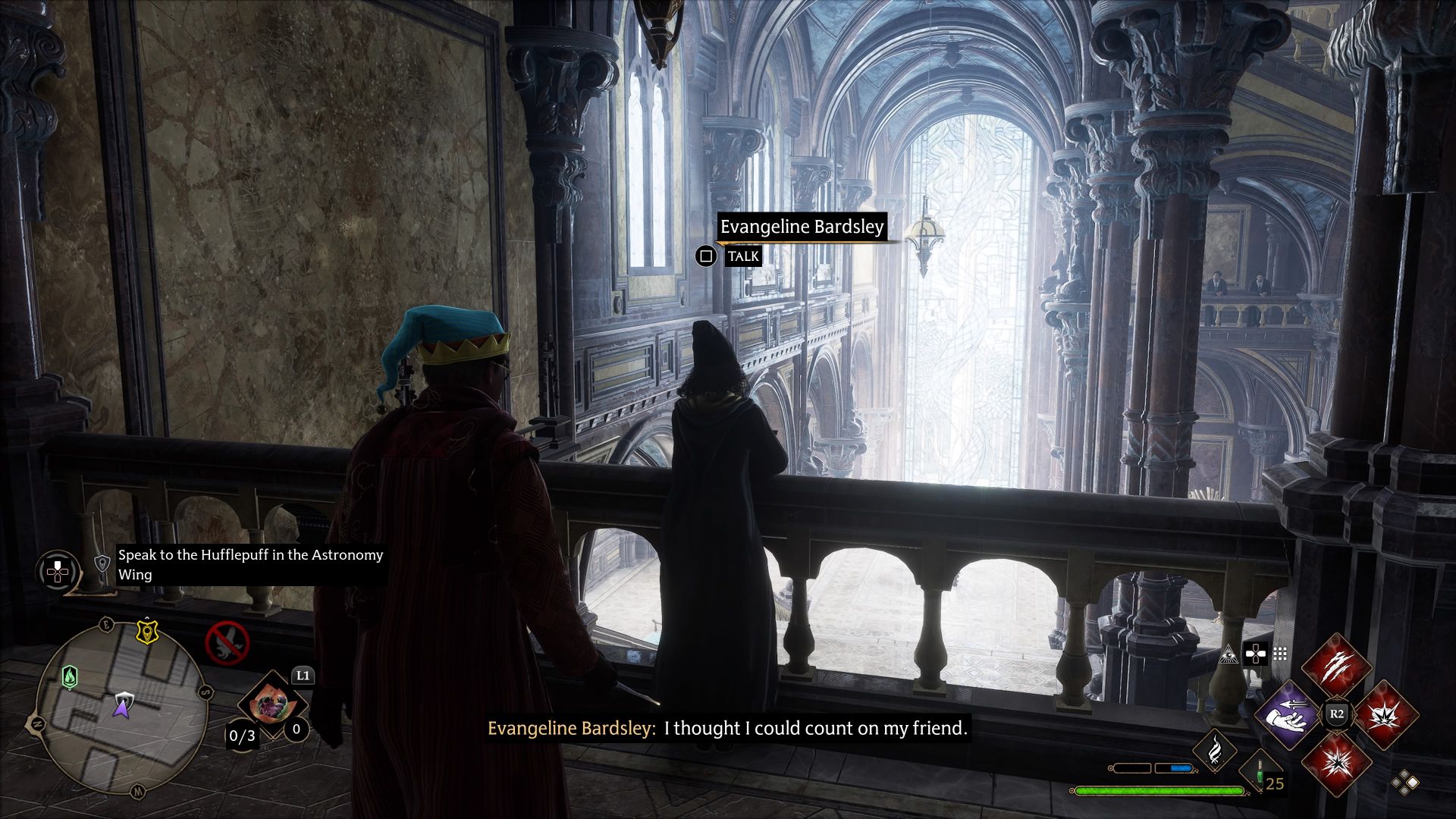Click the crossed-out hippogriff mount icon

click(227, 642)
